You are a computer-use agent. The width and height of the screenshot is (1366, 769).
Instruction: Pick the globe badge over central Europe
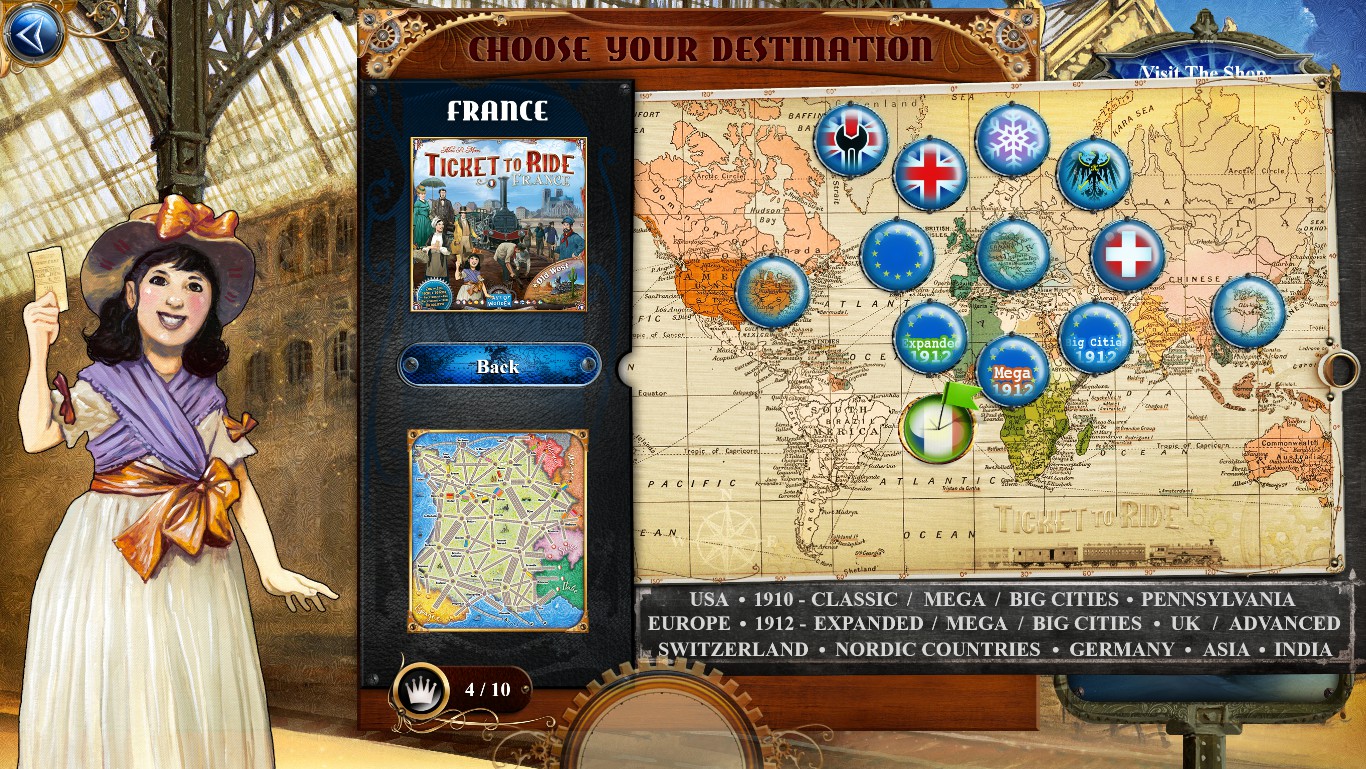[1012, 255]
